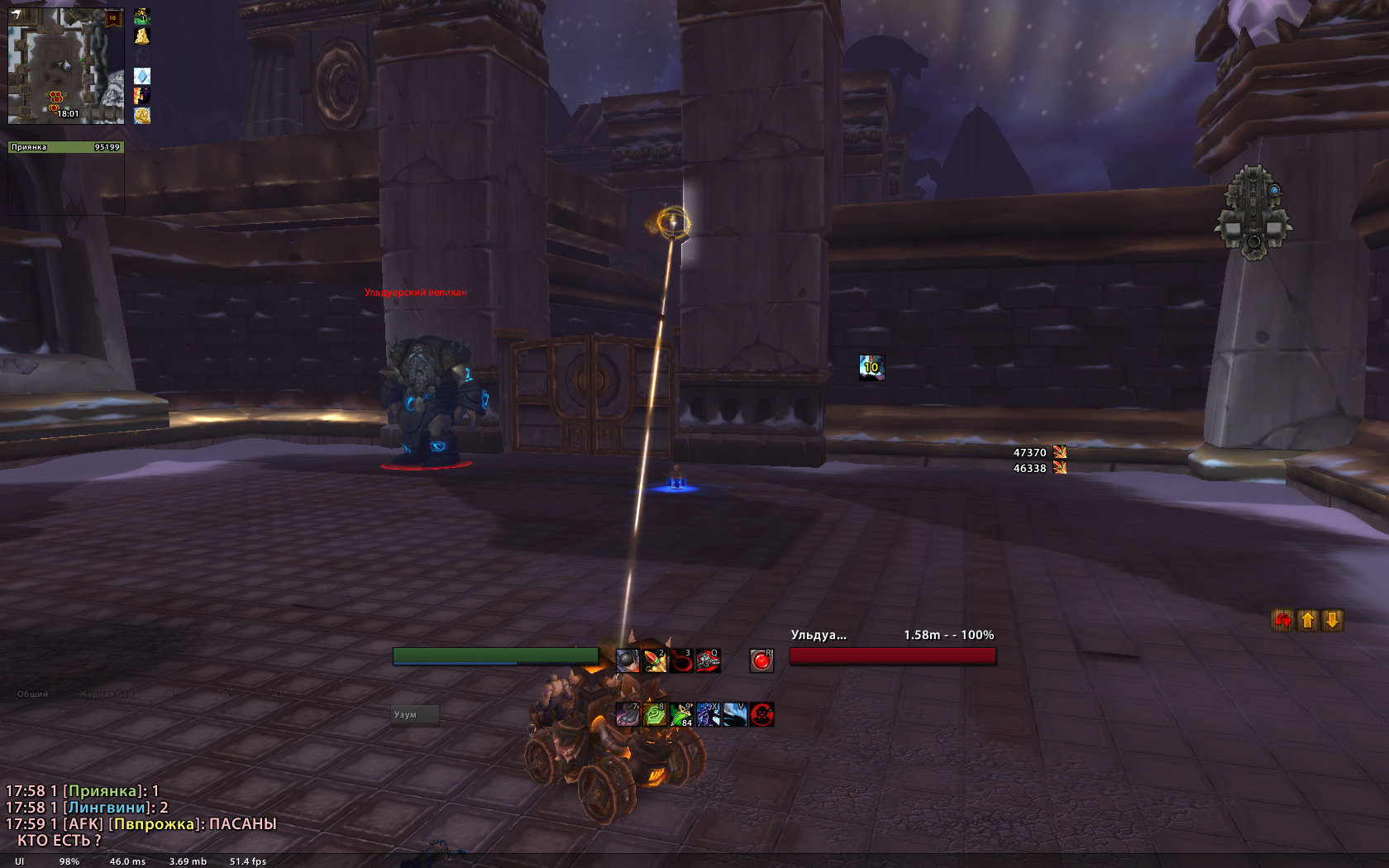Select the Узум unit frame
The width and height of the screenshot is (1389, 868).
coord(415,714)
